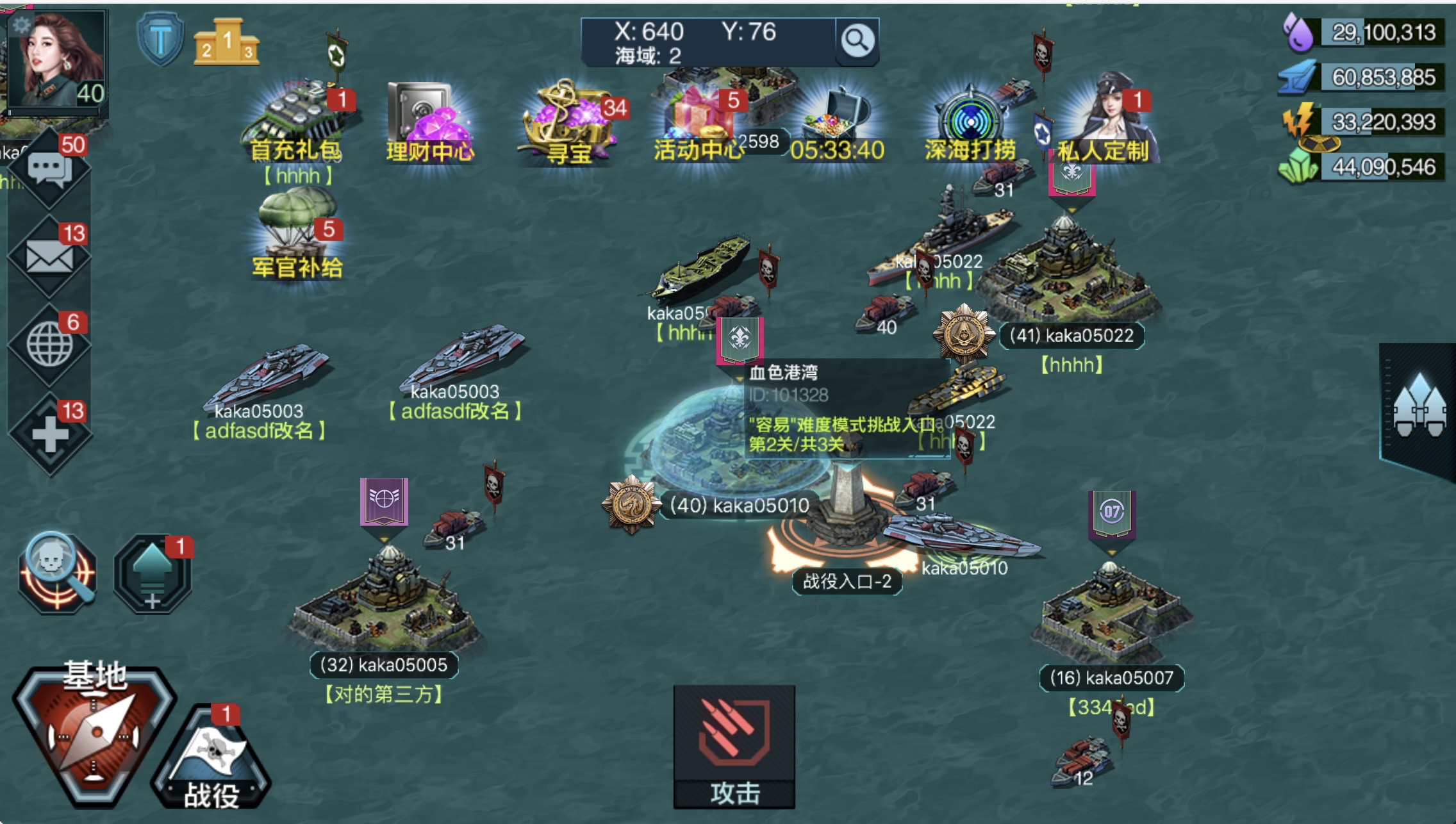Open the mail envelope inbox

[50, 258]
